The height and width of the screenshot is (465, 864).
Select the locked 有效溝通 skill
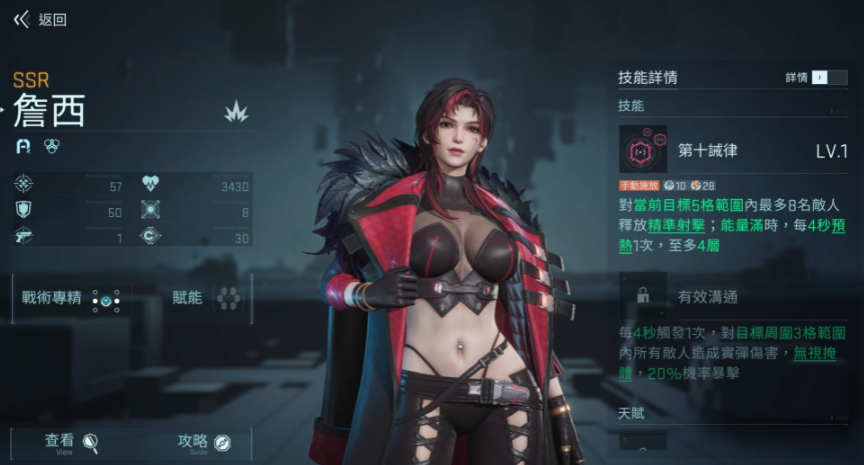643,296
